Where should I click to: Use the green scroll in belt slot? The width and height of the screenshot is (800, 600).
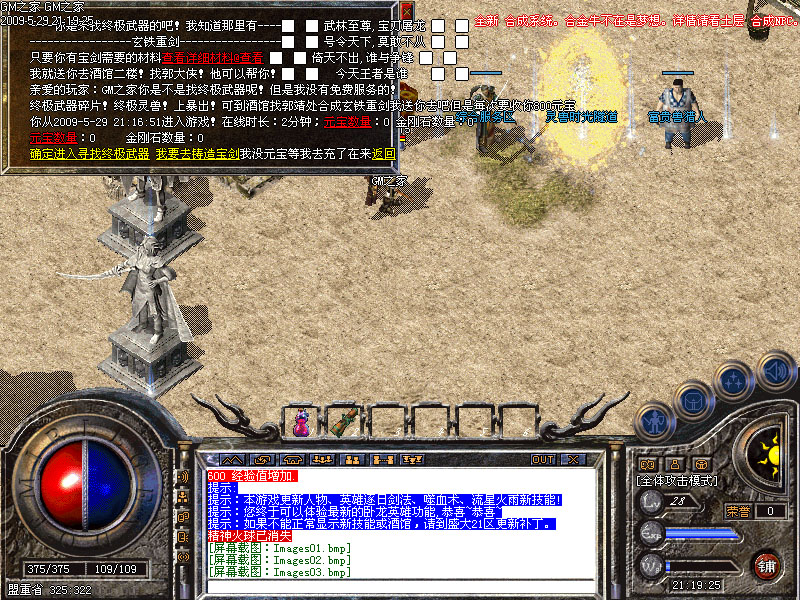tap(347, 422)
